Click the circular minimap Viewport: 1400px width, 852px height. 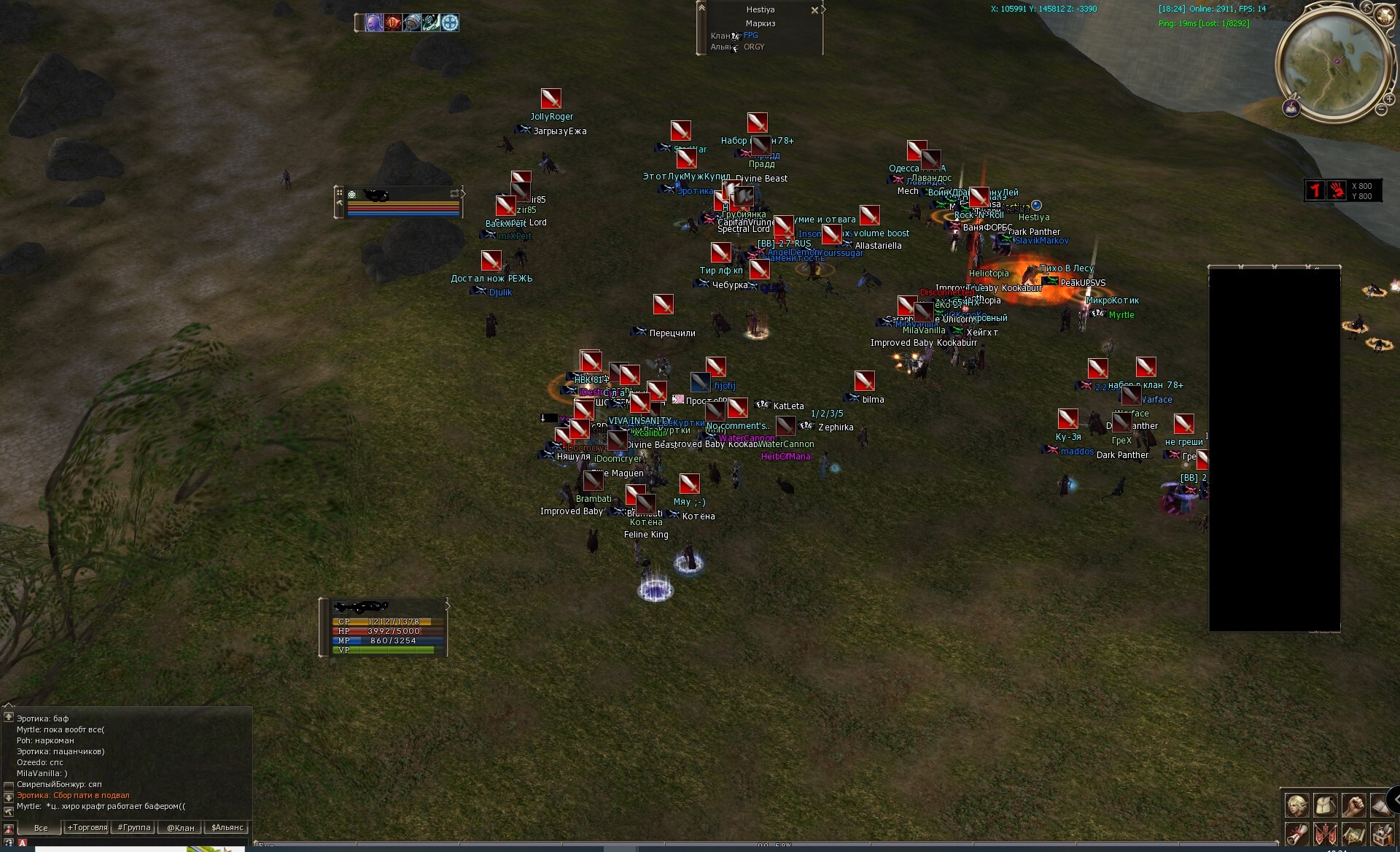[1334, 61]
